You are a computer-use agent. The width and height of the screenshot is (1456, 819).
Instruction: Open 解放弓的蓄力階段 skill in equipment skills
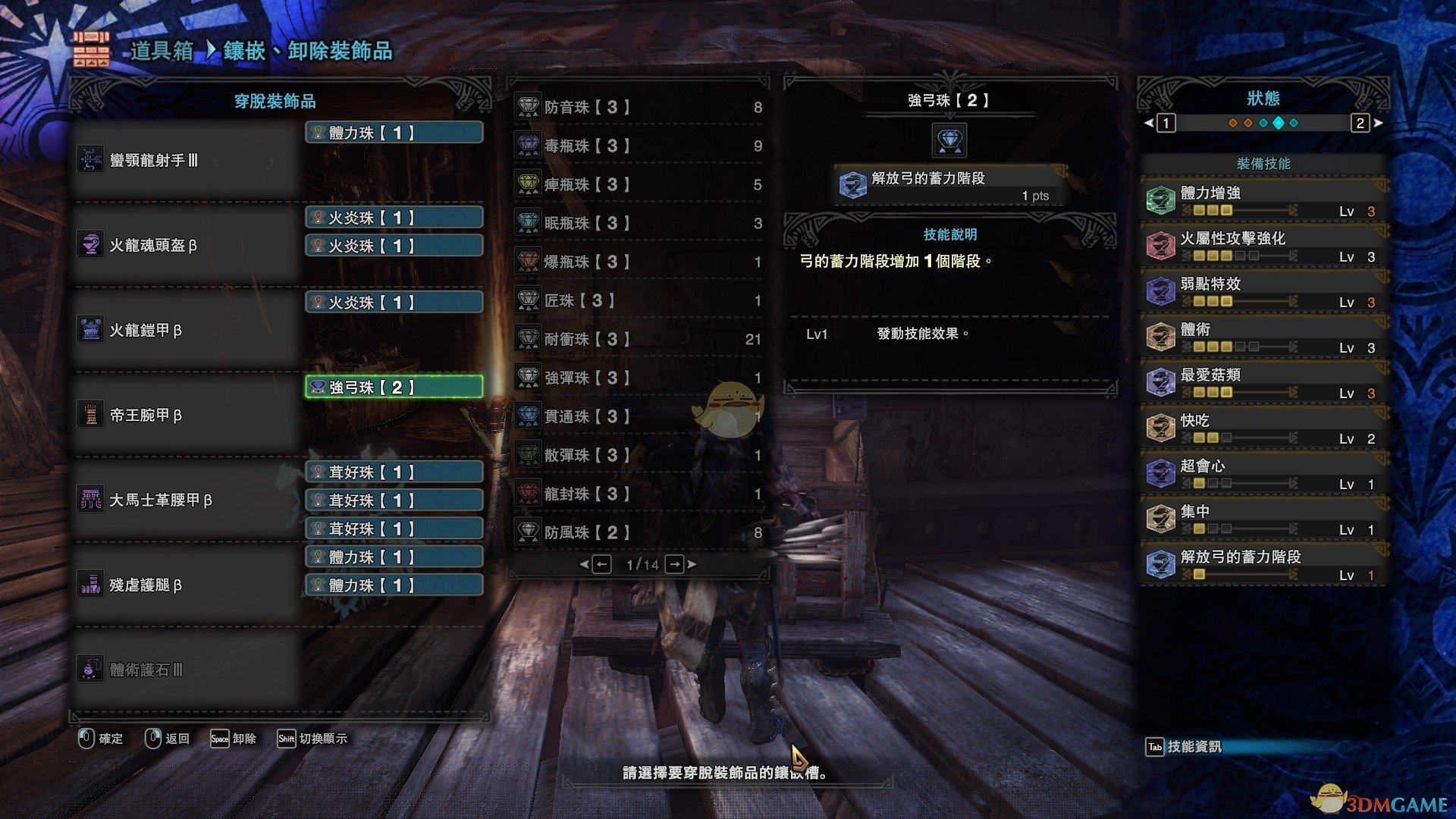pyautogui.click(x=1263, y=564)
